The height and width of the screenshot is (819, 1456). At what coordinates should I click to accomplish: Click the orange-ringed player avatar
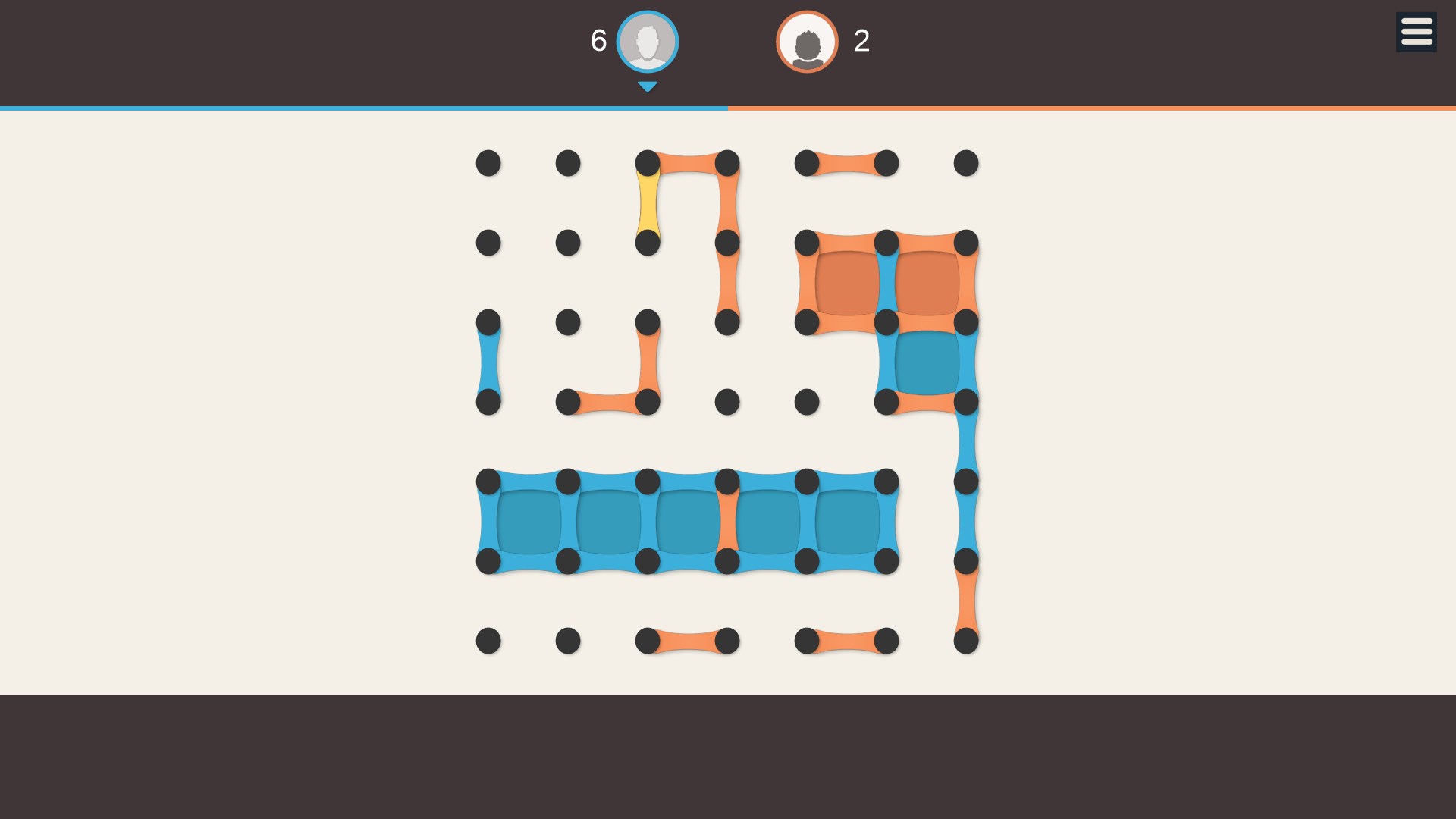tap(807, 42)
